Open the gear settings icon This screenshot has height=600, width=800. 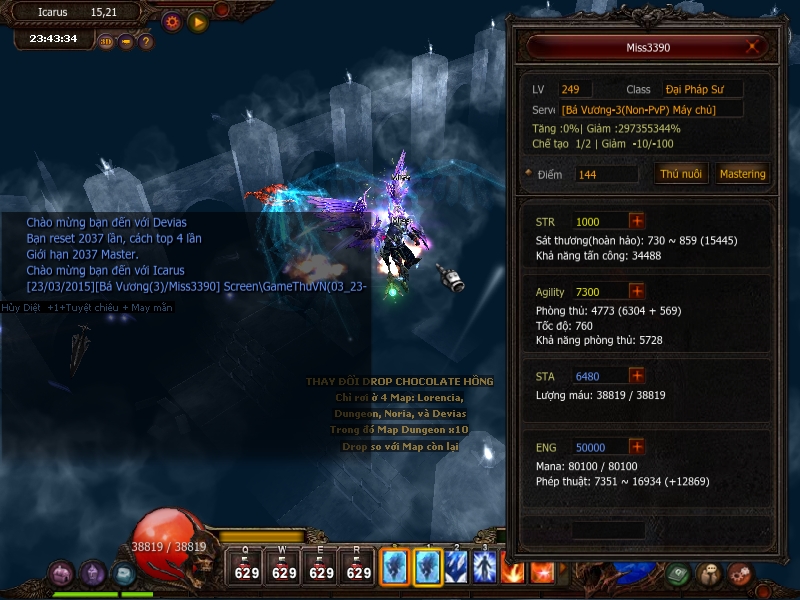click(x=172, y=21)
